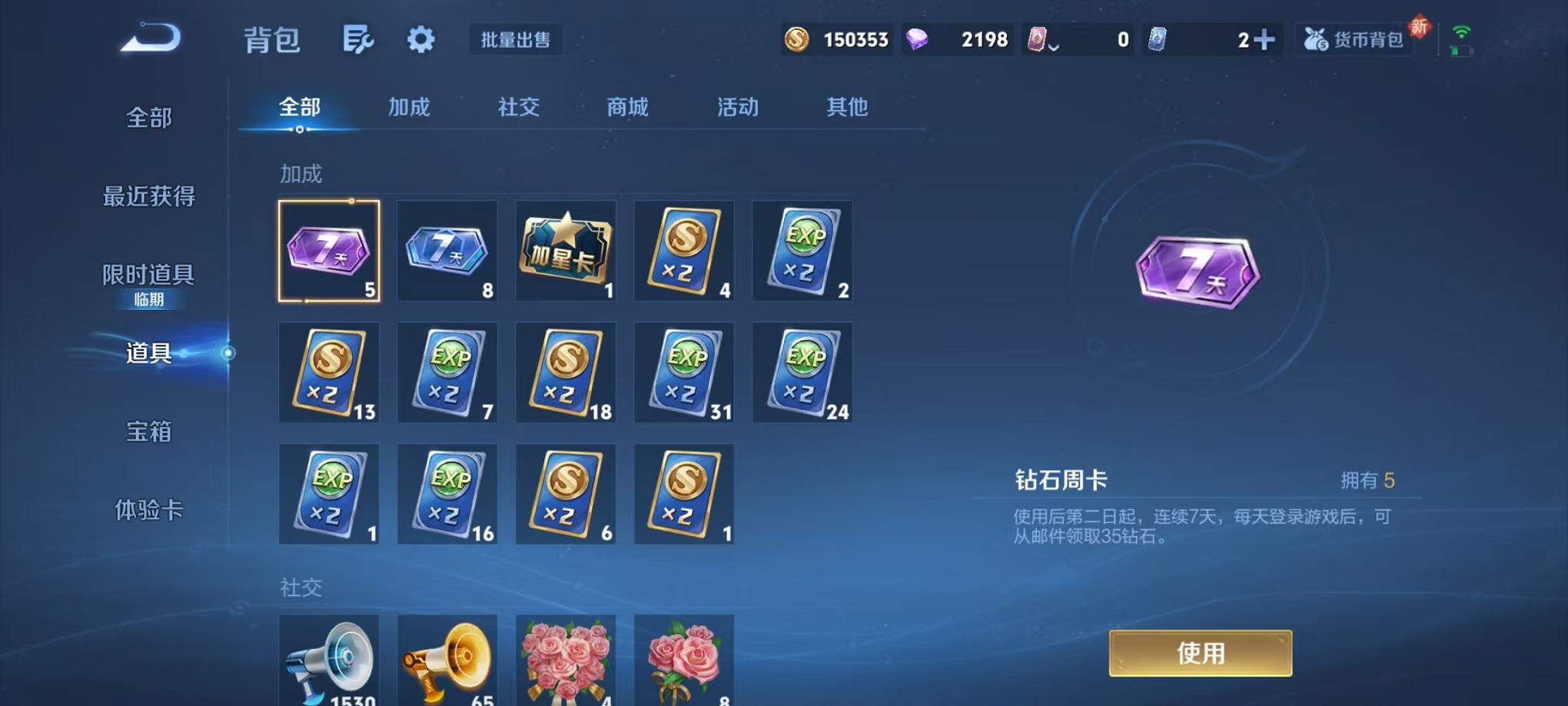Select the 加星卡 star card item
This screenshot has width=1568, height=706.
566,251
